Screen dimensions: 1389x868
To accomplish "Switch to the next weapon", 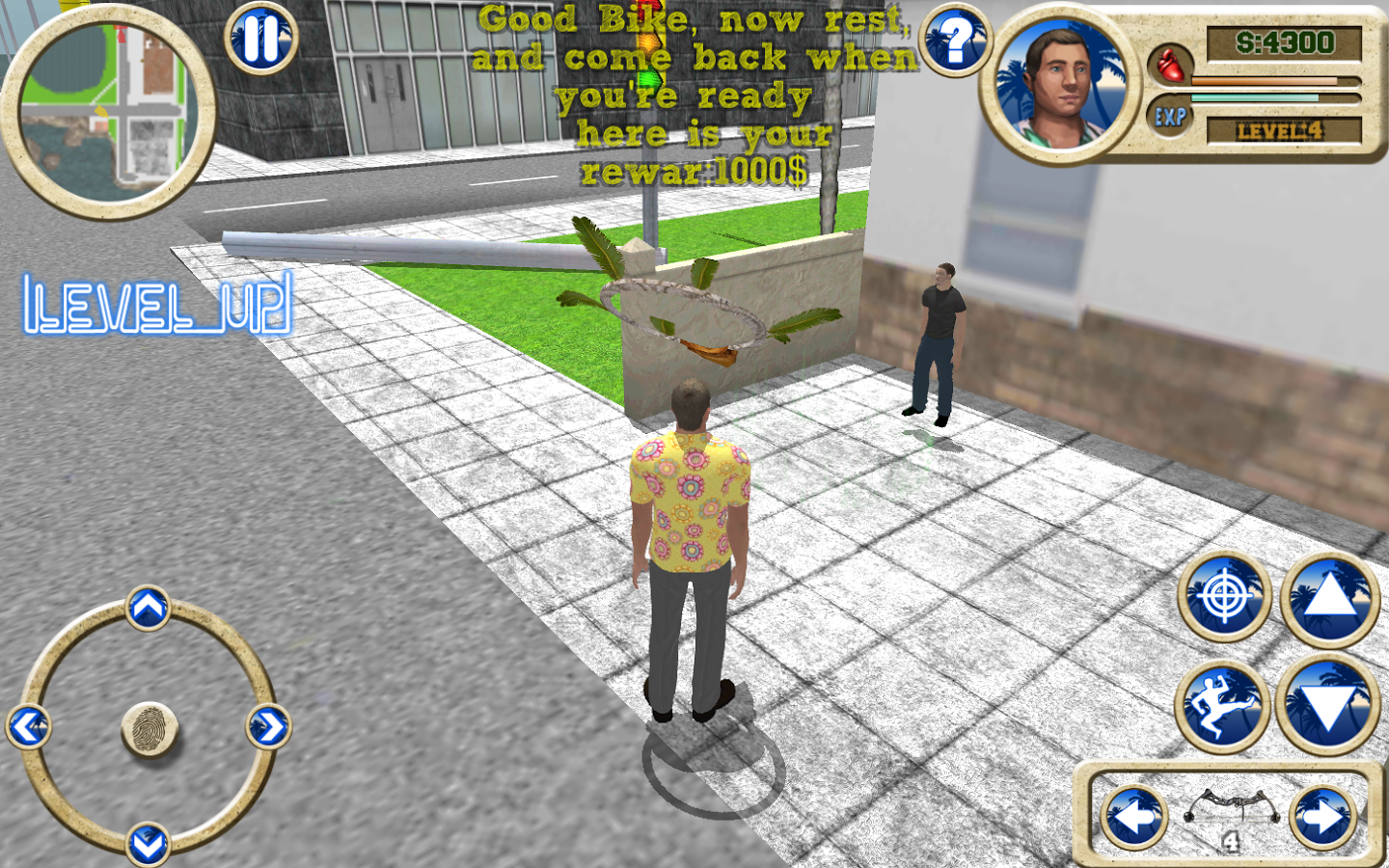I will click(x=1322, y=818).
